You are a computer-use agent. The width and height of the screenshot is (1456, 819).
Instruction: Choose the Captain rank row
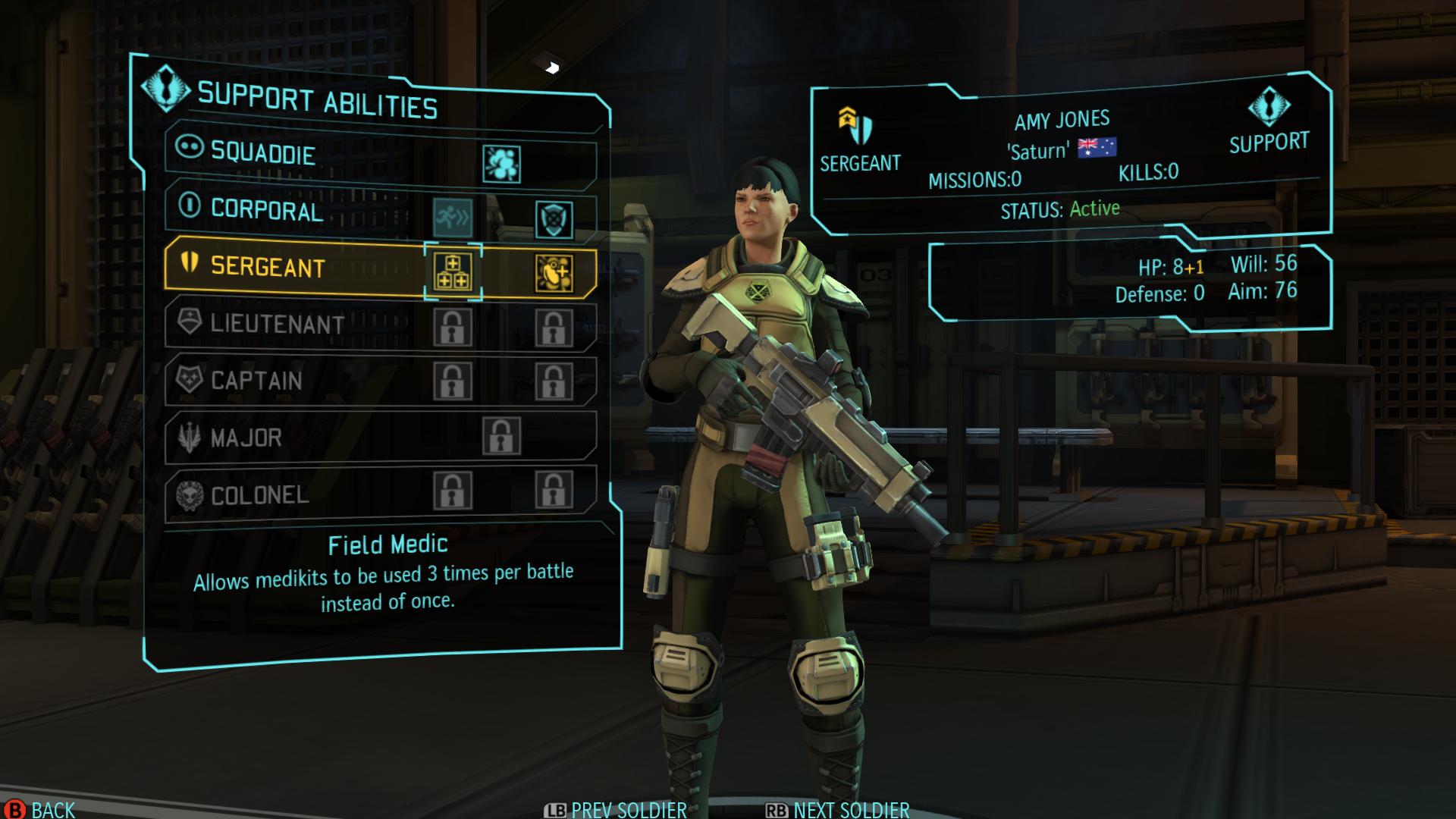[256, 380]
